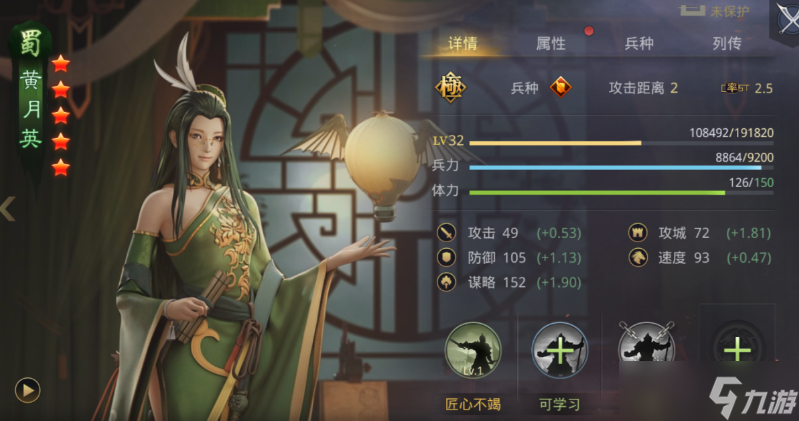
Task: Show the 列传 biography tab
Action: tap(727, 44)
